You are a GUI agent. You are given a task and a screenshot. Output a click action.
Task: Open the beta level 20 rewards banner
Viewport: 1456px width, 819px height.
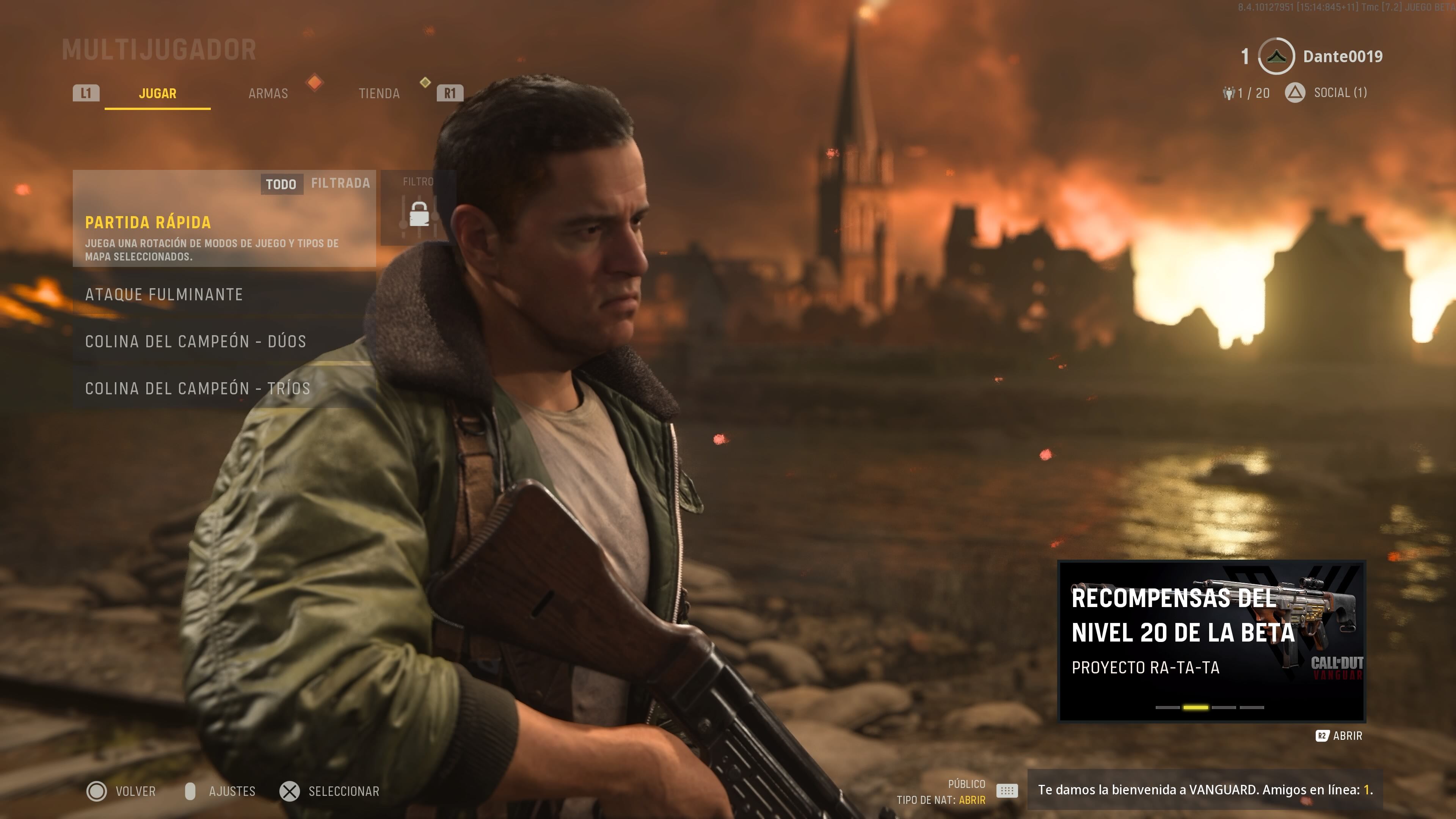(1211, 641)
